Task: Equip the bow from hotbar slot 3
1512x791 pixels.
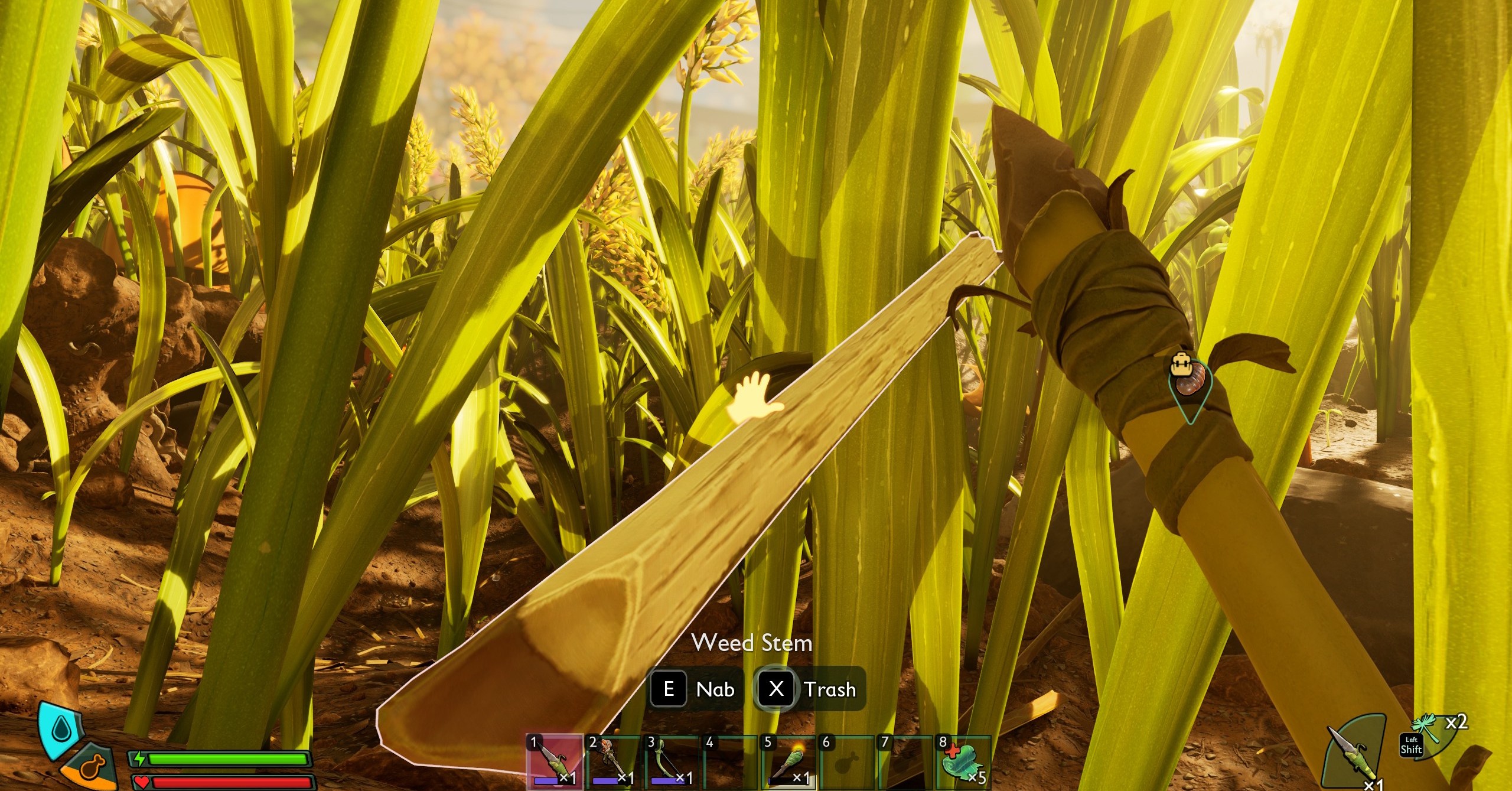Action: [671, 763]
